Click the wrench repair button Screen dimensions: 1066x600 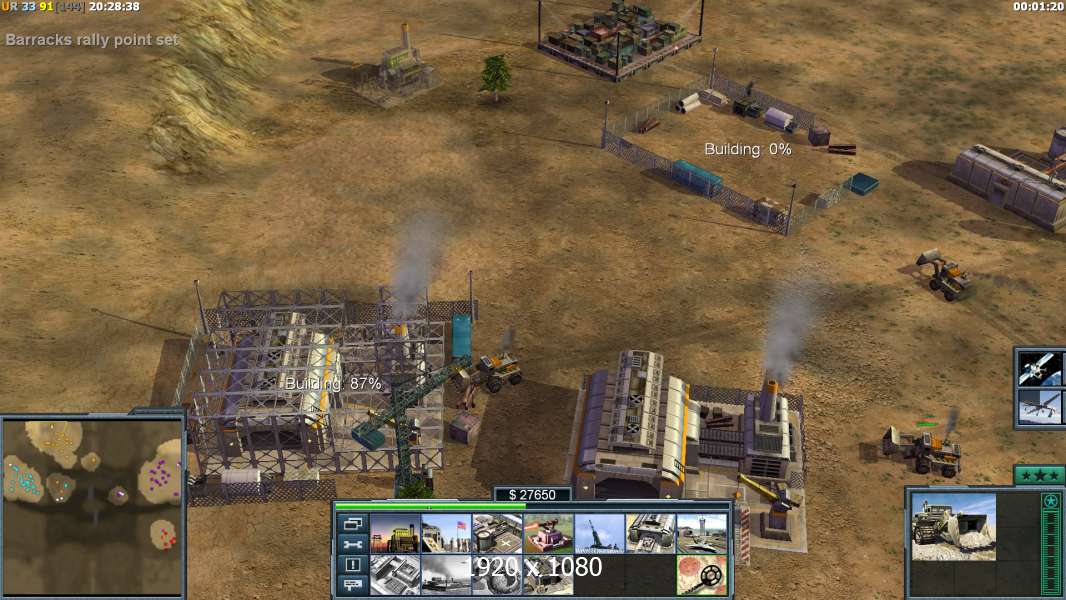click(352, 544)
